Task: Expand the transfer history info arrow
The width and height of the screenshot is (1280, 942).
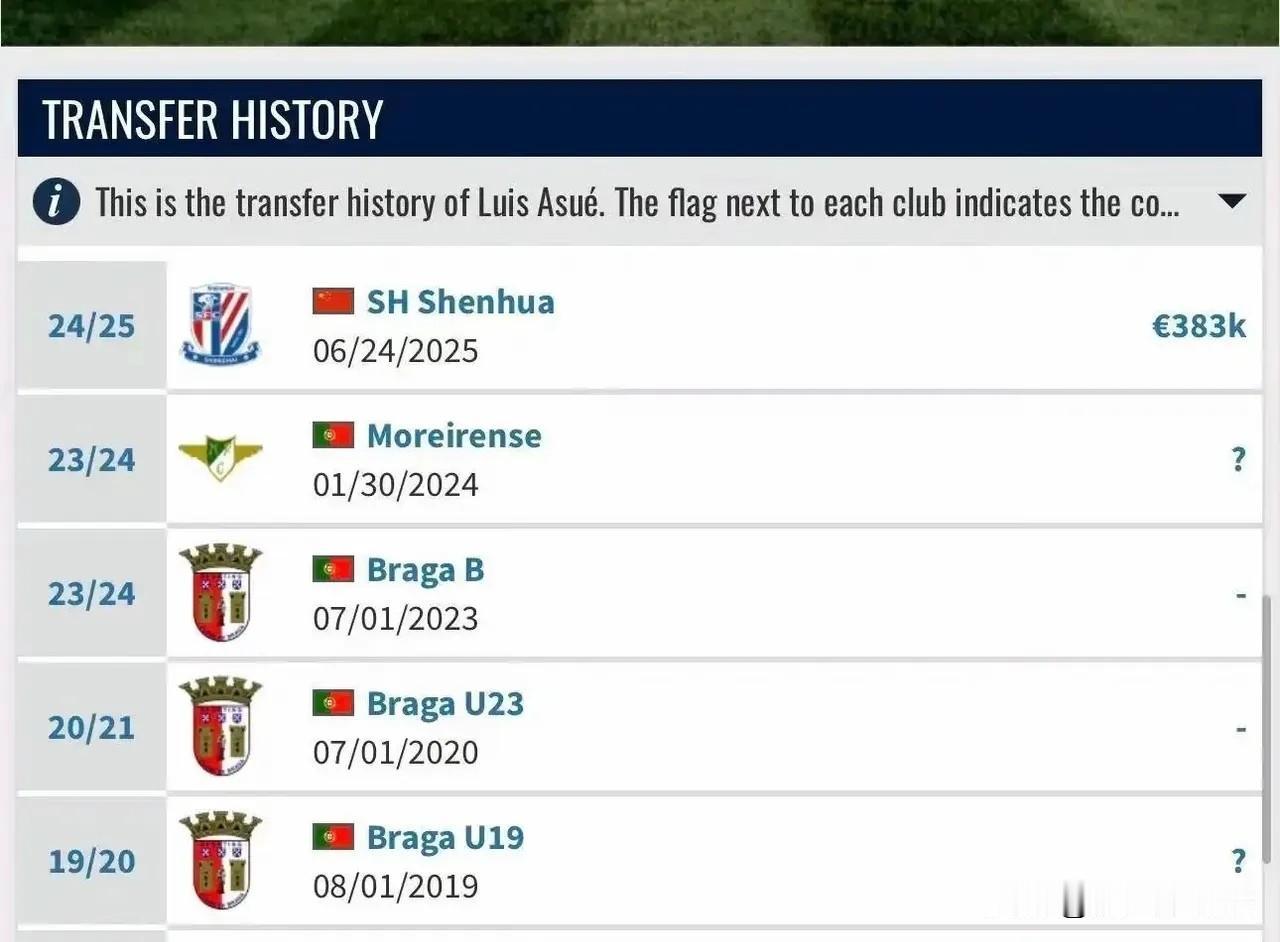Action: [1232, 202]
